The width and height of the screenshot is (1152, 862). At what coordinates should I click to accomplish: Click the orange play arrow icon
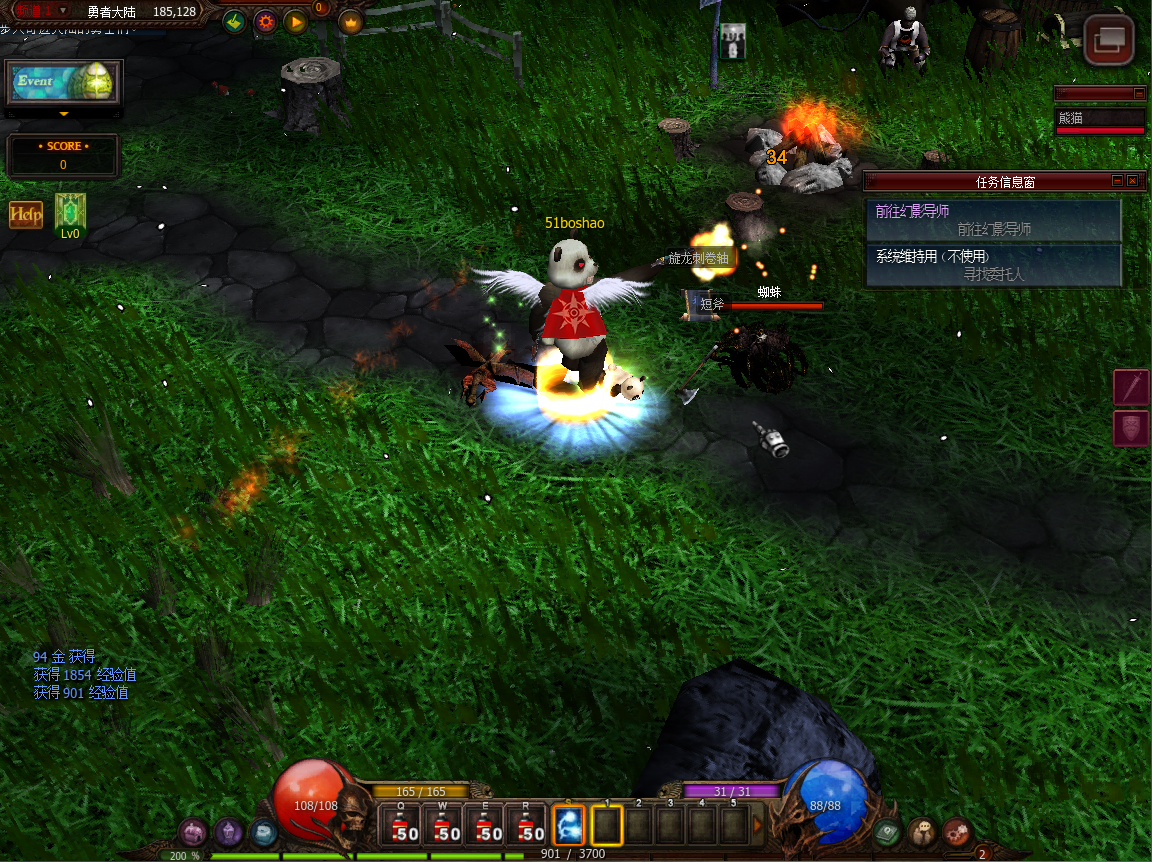point(295,21)
